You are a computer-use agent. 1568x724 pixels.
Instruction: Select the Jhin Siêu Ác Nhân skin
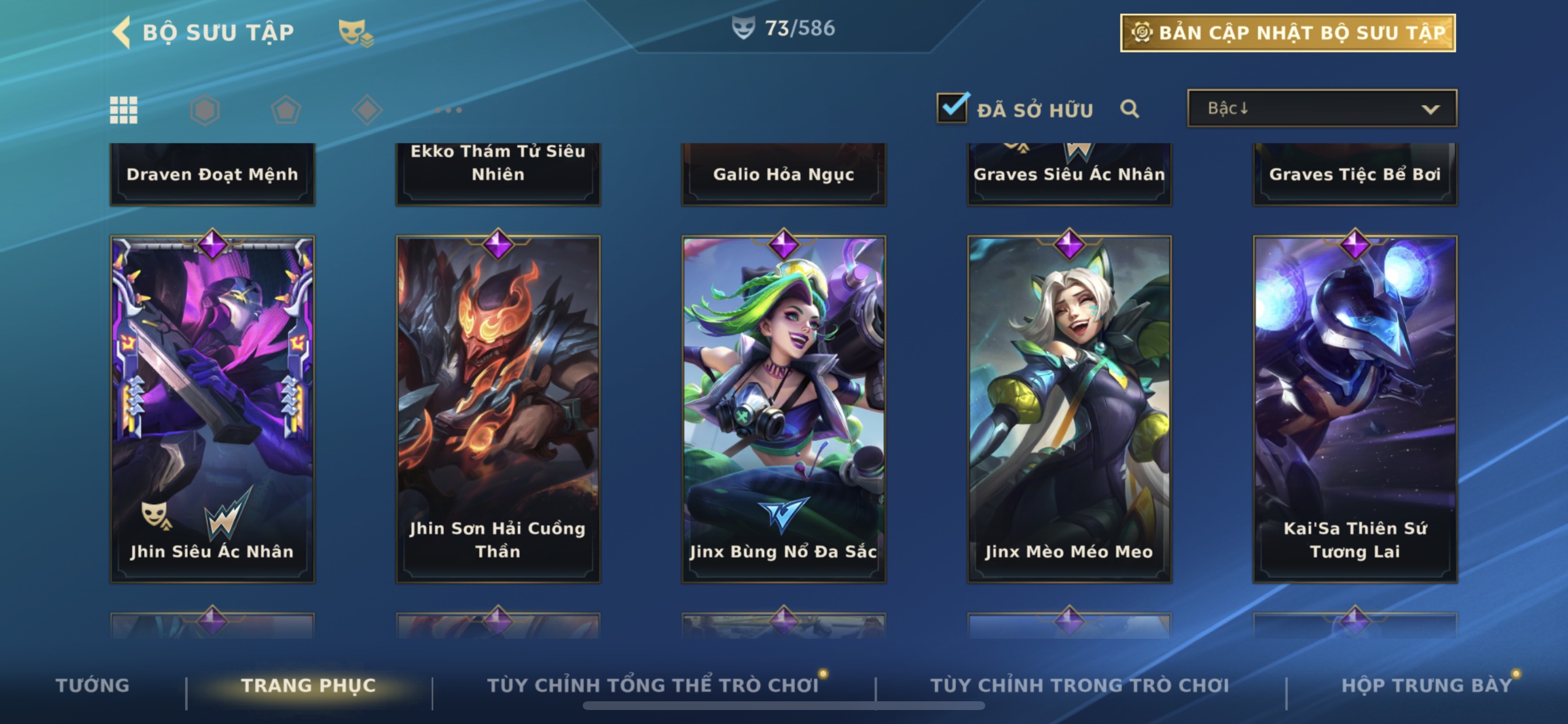click(212, 407)
